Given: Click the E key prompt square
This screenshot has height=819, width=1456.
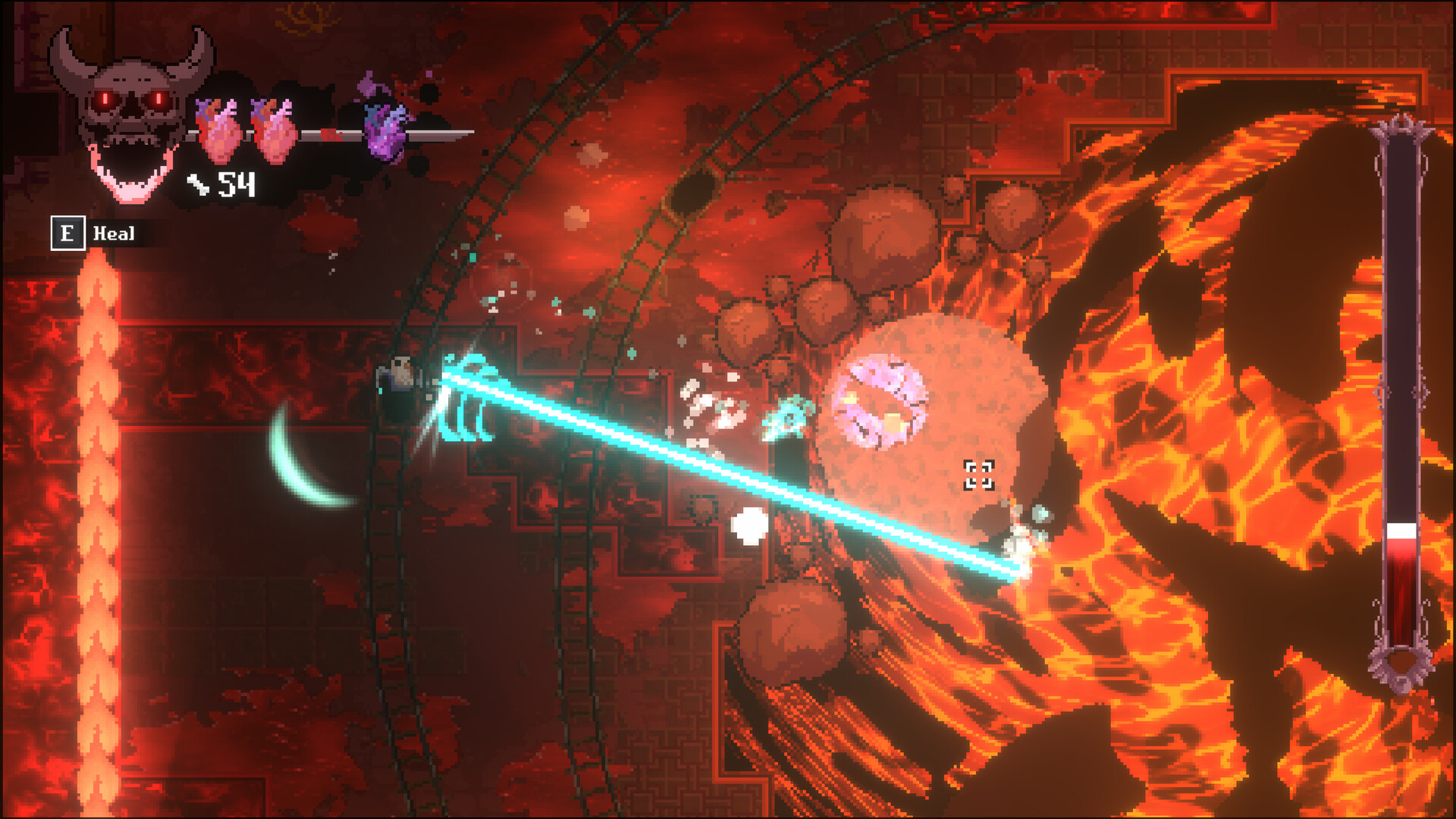Looking at the screenshot, I should (x=68, y=234).
